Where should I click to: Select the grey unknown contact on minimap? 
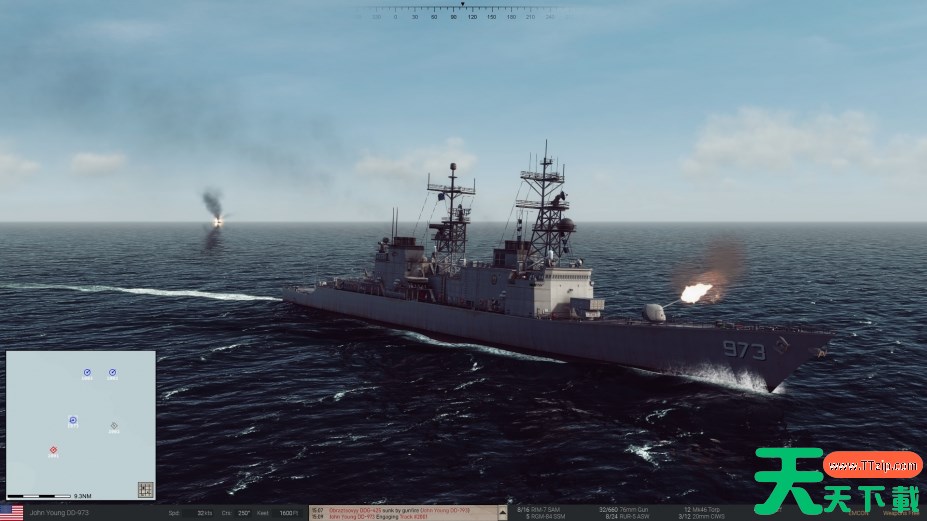tap(114, 426)
